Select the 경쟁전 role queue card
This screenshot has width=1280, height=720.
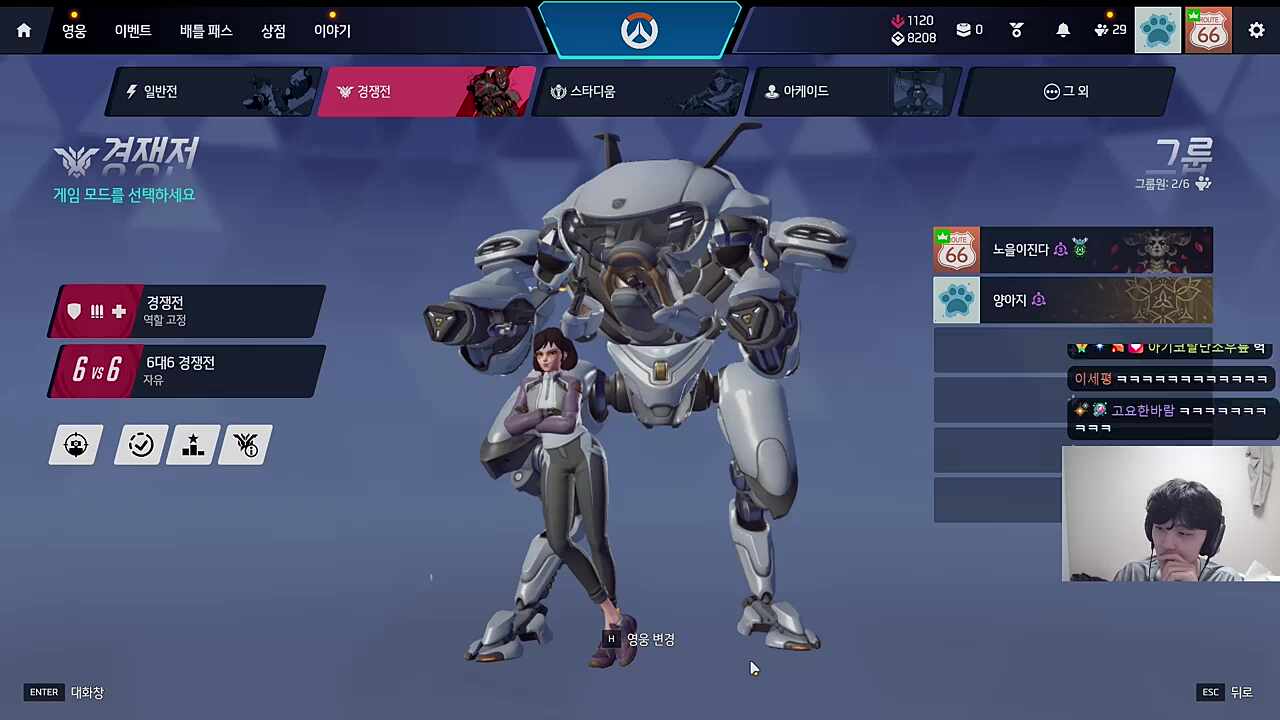(185, 311)
